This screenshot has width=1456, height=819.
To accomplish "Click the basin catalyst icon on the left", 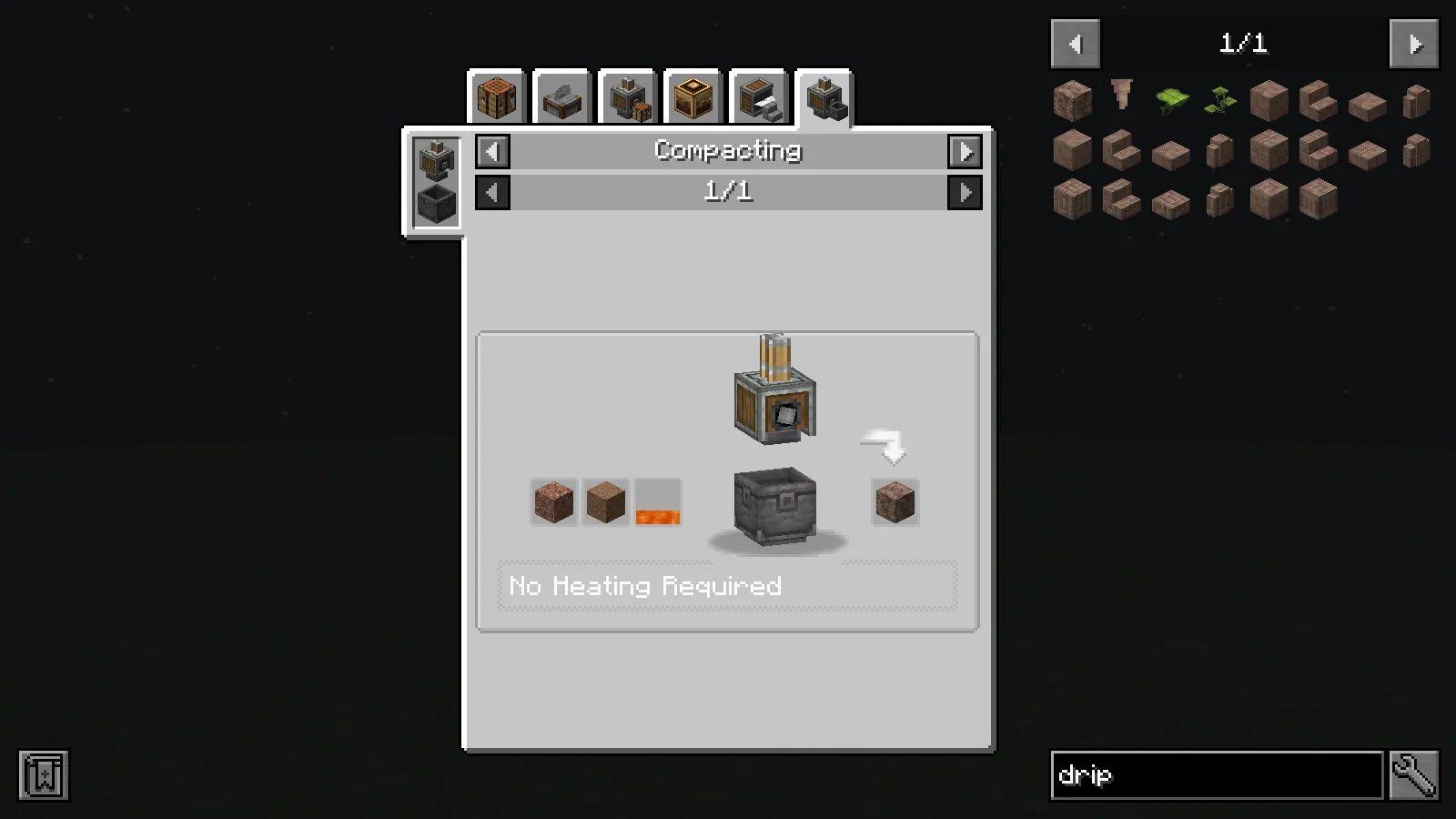I will point(435,200).
